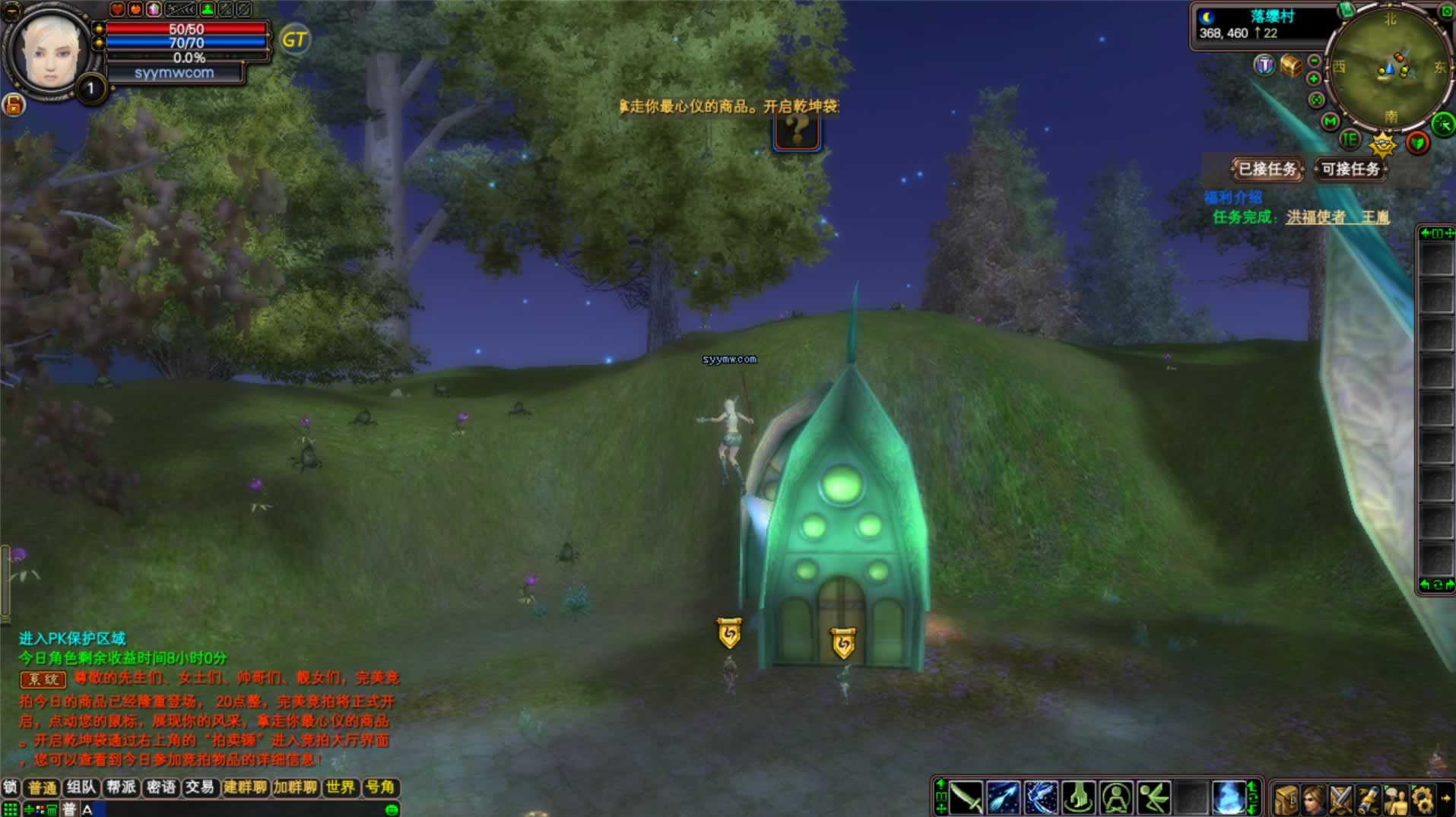Switch chat to the 世界 world channel
This screenshot has width=1456, height=817.
pos(340,787)
